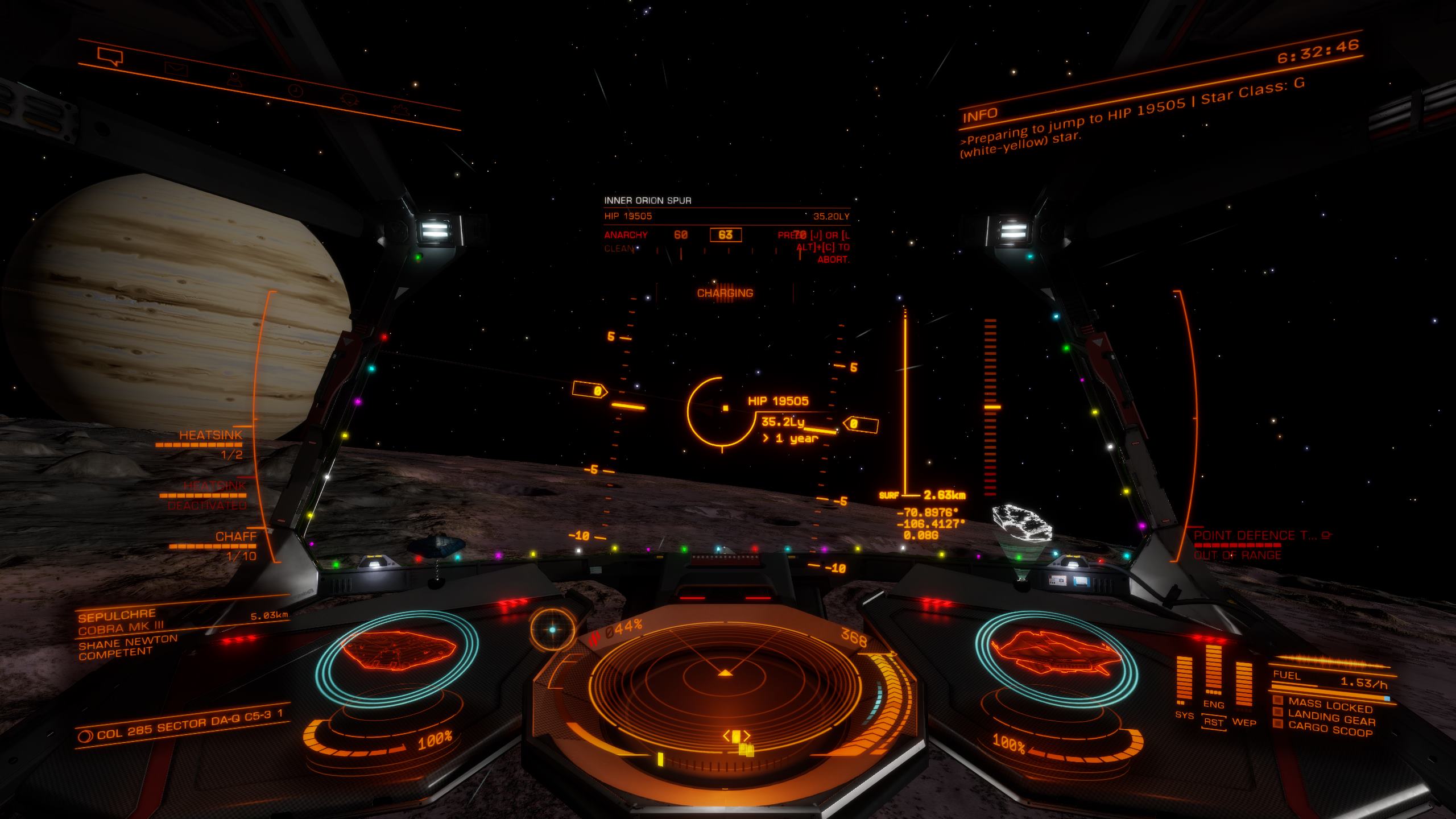Boost the WEP power capacitor
The width and height of the screenshot is (1456, 819).
tap(1243, 689)
